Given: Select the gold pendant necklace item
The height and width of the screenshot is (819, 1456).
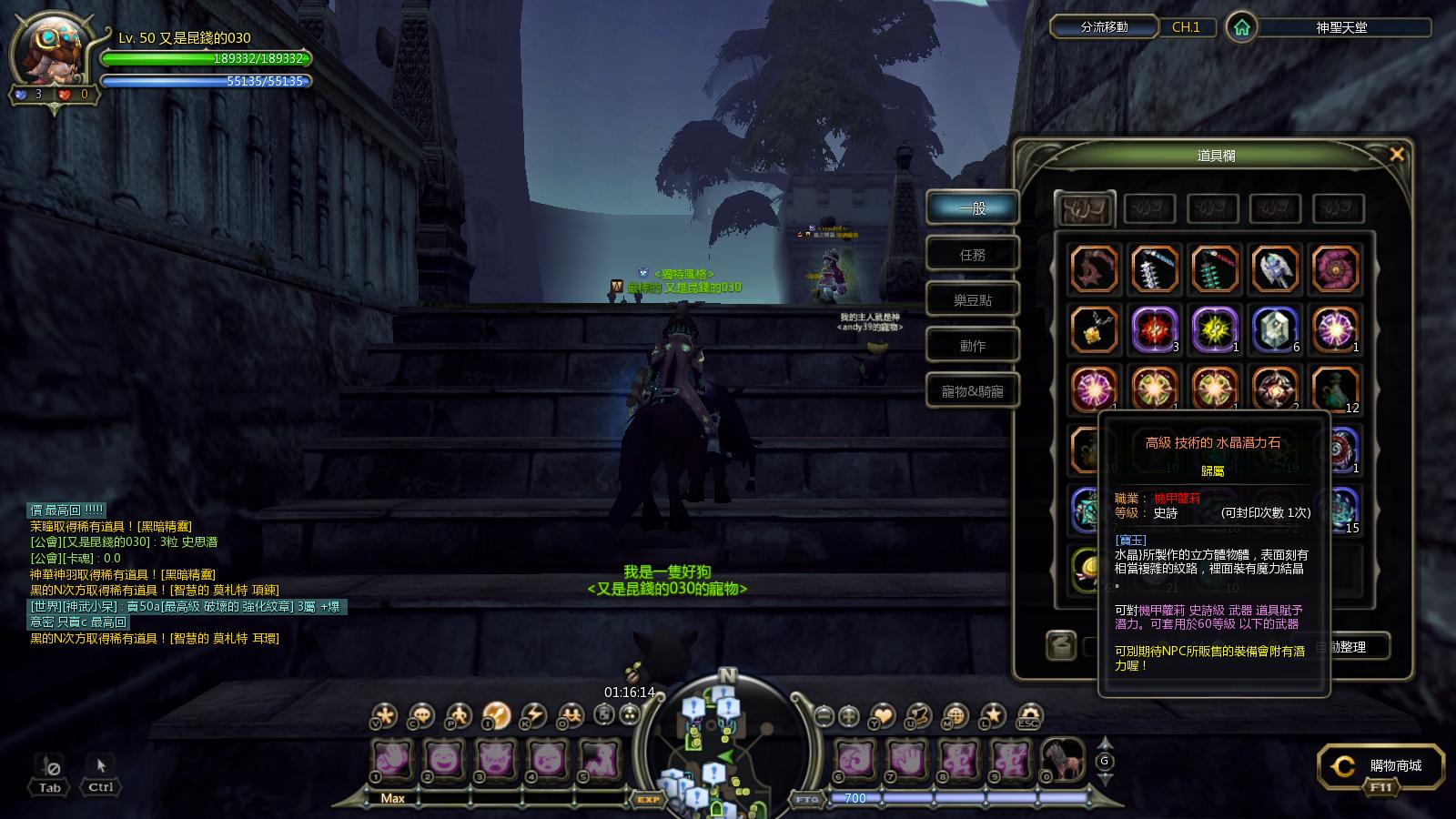Looking at the screenshot, I should click(x=1093, y=329).
